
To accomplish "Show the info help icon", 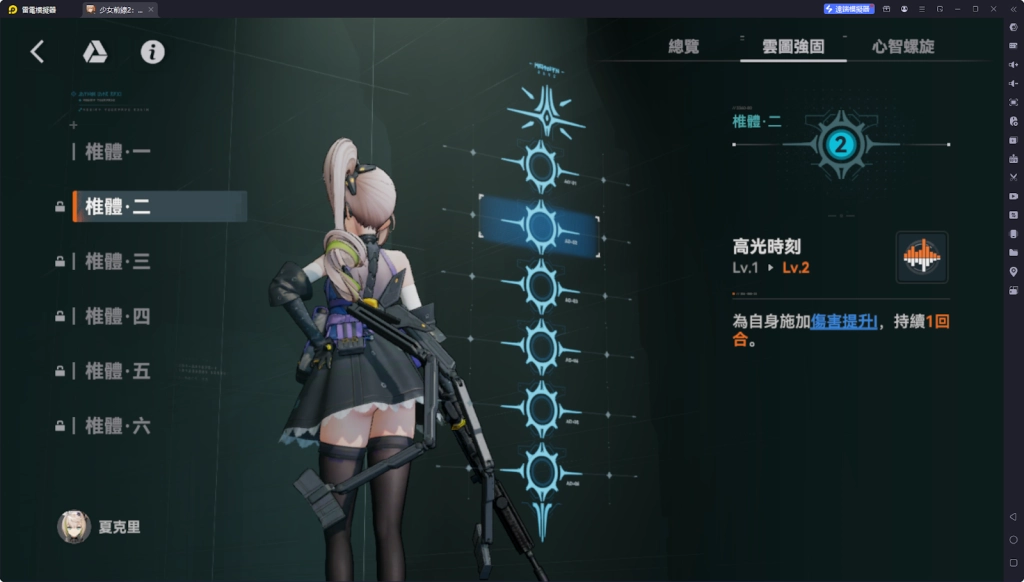I will tap(152, 52).
